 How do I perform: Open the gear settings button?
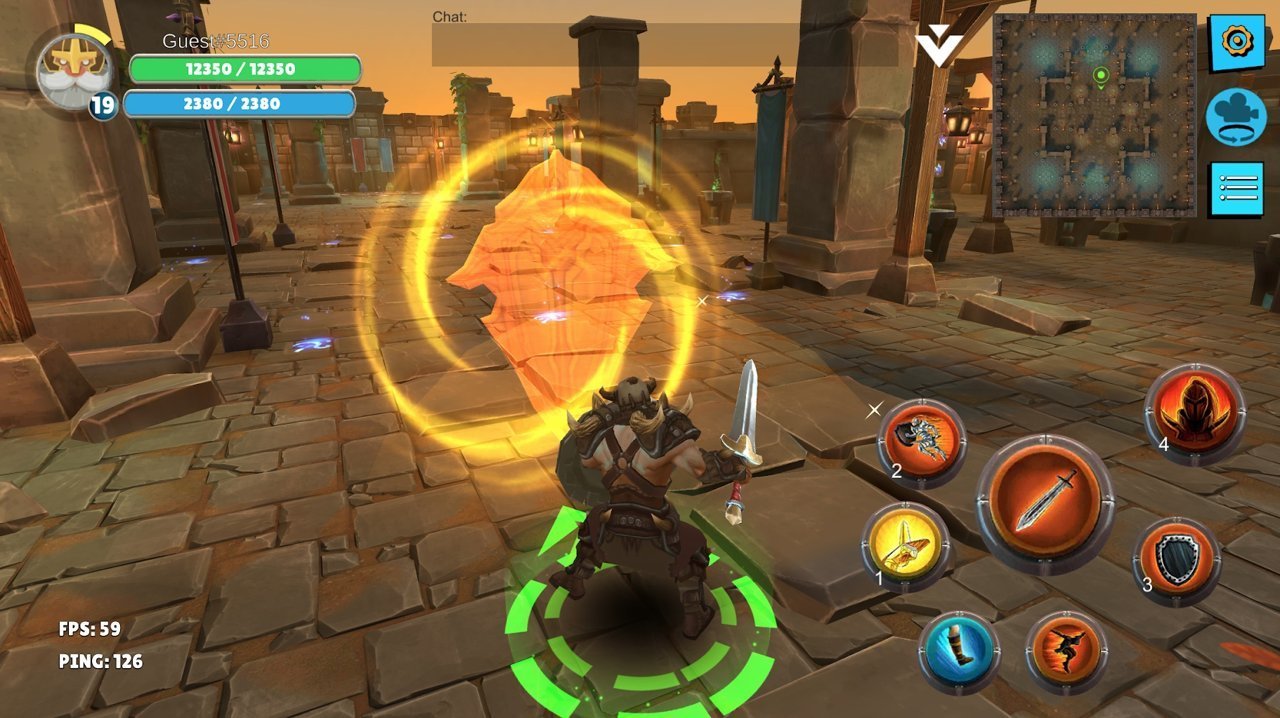coord(1237,42)
